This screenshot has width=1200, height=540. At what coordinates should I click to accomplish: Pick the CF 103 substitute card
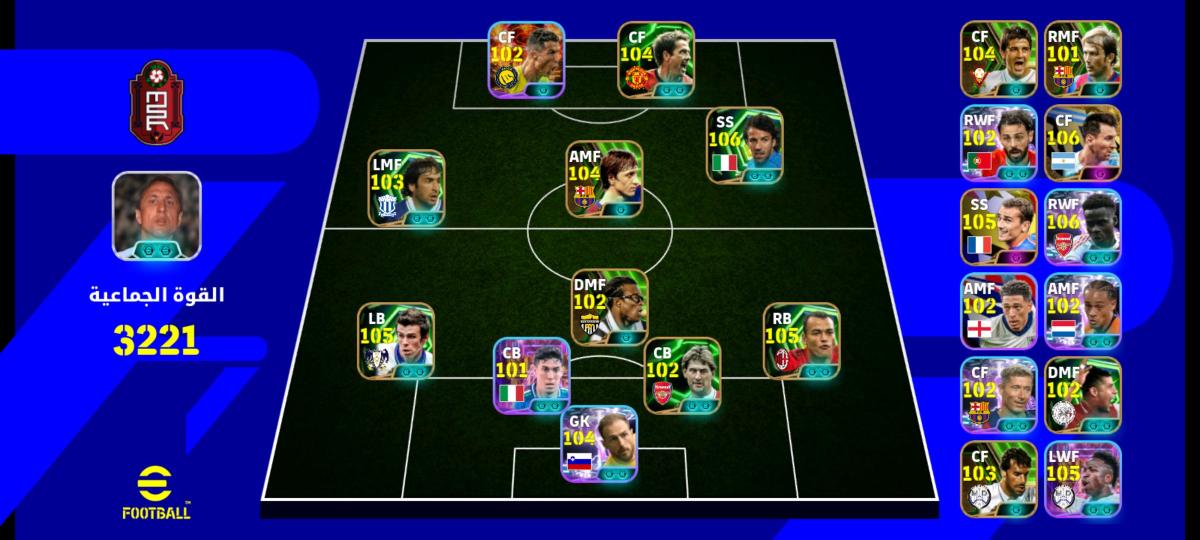(x=998, y=479)
